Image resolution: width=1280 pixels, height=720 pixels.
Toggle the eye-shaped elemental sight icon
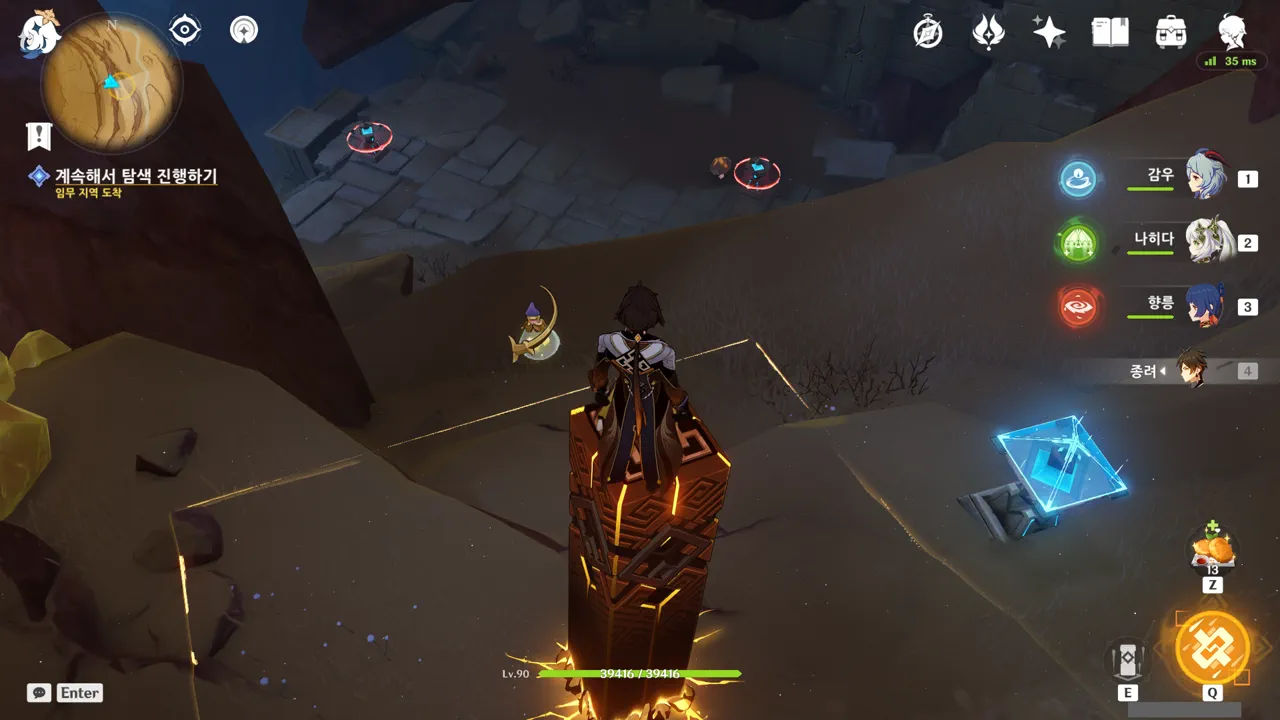point(185,30)
